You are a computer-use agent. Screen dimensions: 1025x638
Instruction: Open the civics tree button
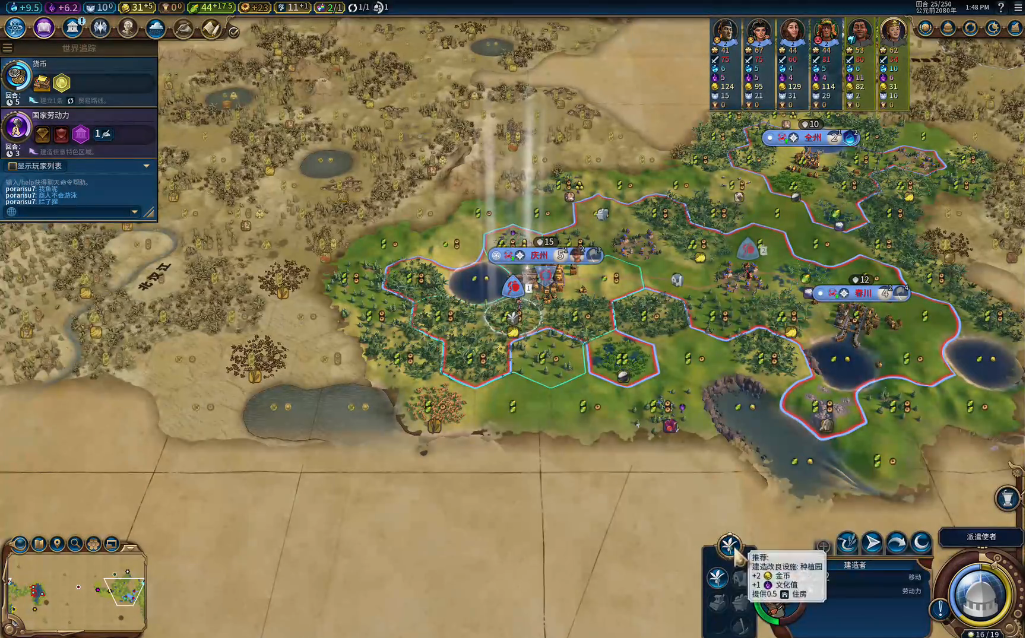pos(44,28)
